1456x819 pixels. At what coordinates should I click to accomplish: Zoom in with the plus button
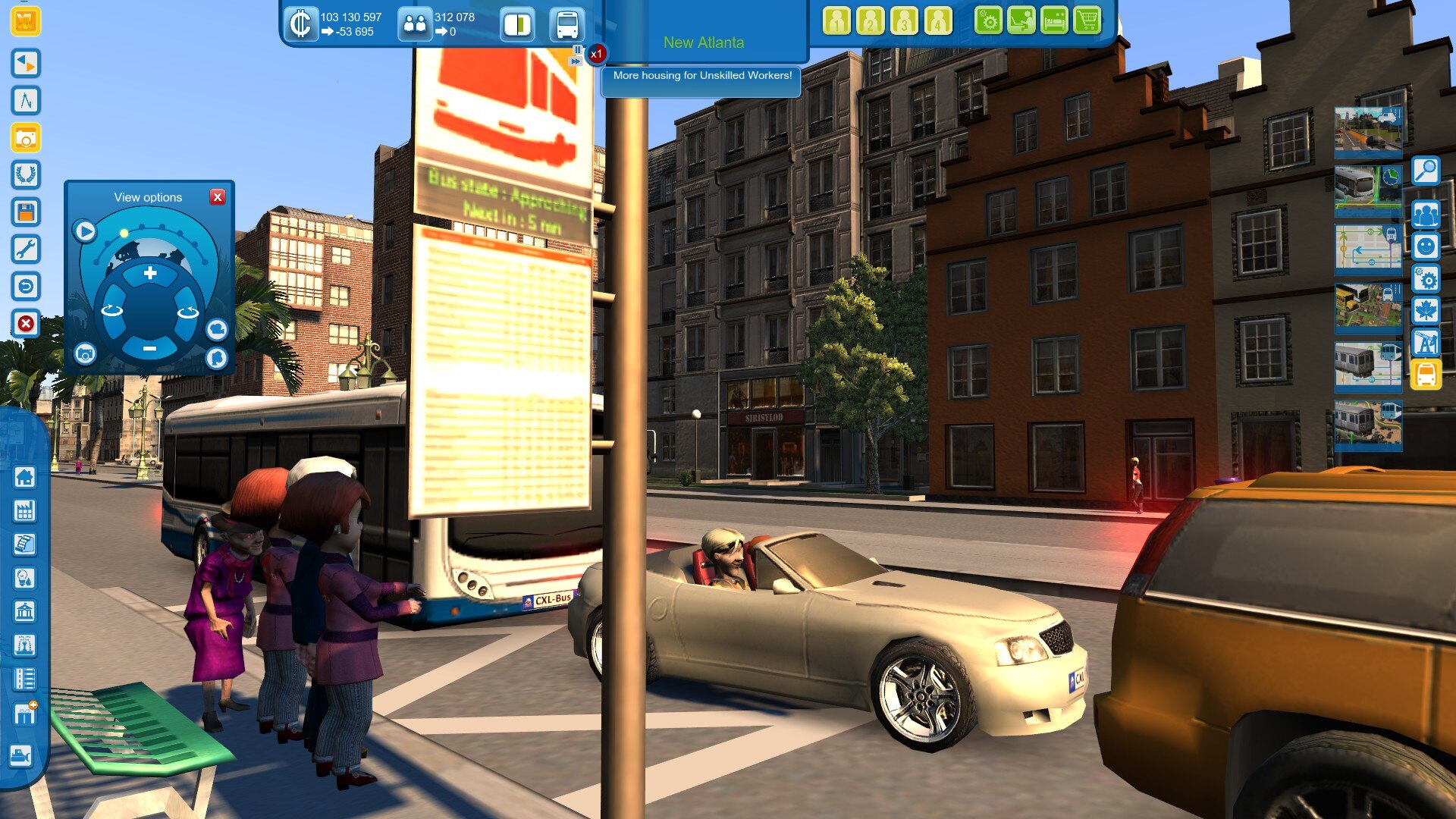150,273
